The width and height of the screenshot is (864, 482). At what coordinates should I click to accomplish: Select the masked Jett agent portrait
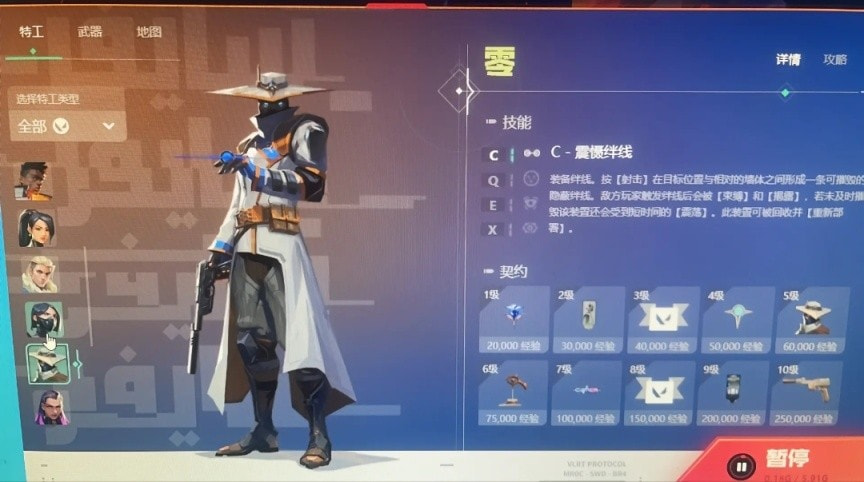click(45, 320)
